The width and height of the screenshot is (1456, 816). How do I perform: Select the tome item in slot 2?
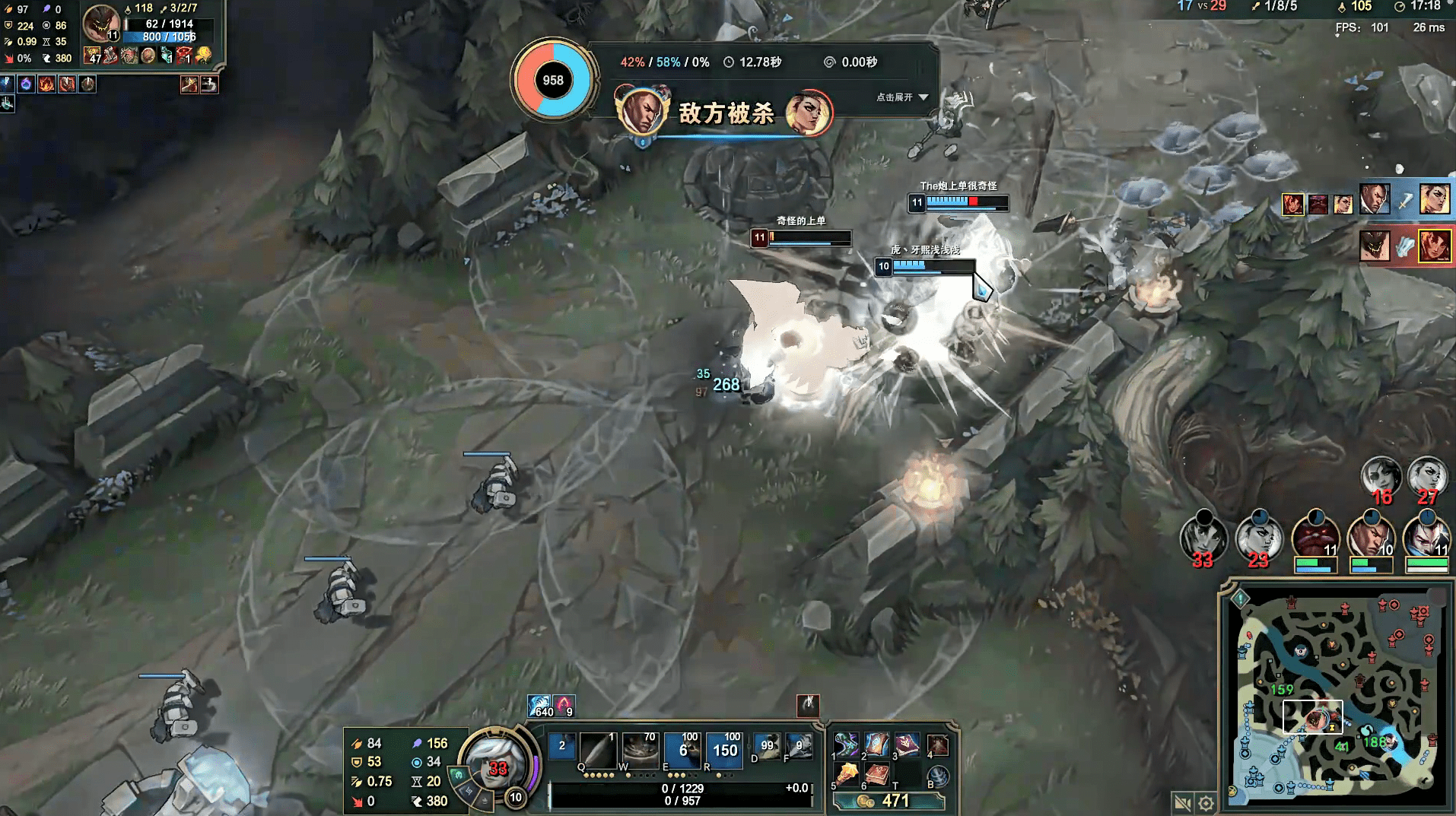(x=876, y=745)
